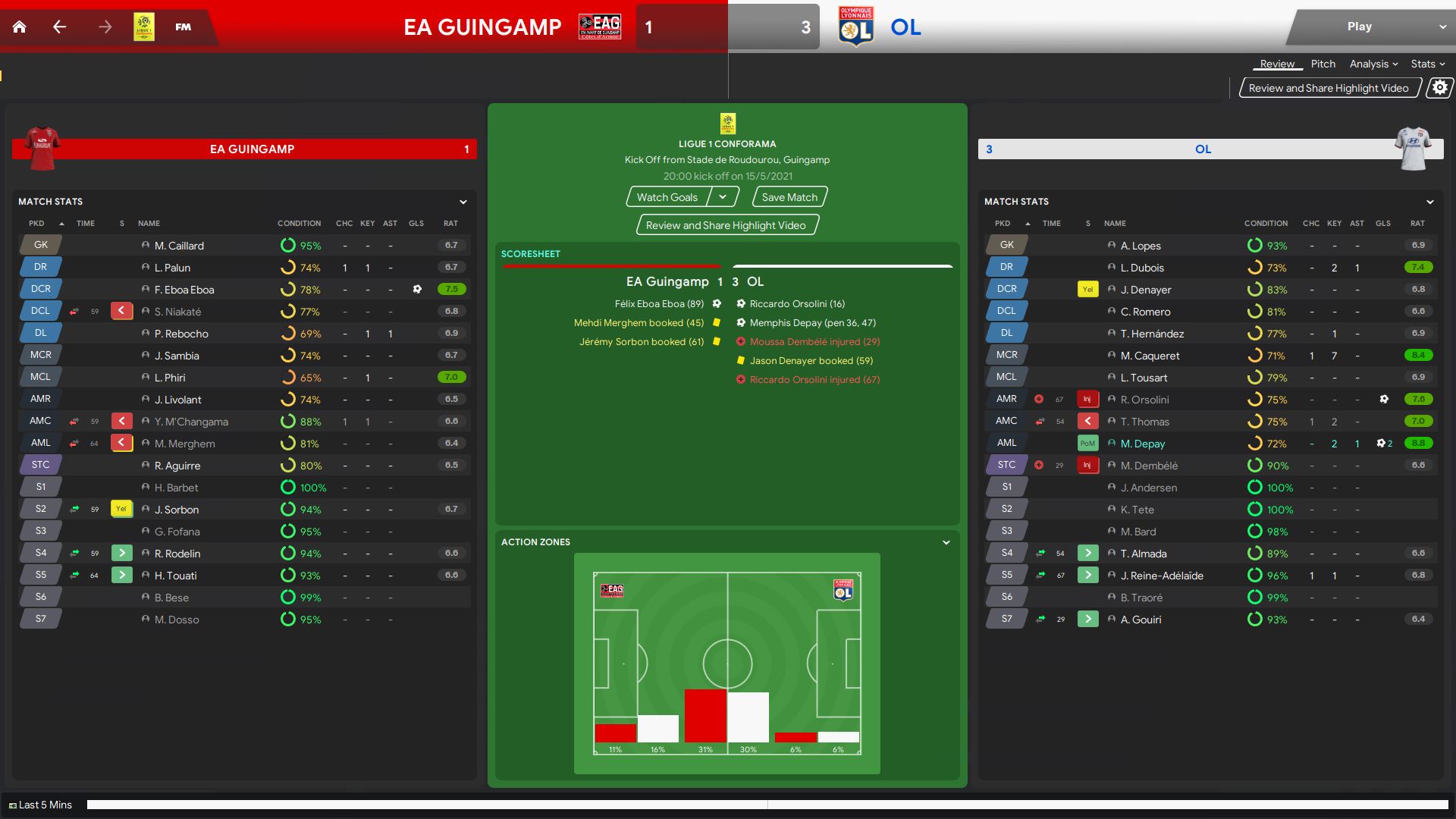The height and width of the screenshot is (819, 1456).
Task: Open the OL club name in the title bar
Action: click(x=905, y=27)
